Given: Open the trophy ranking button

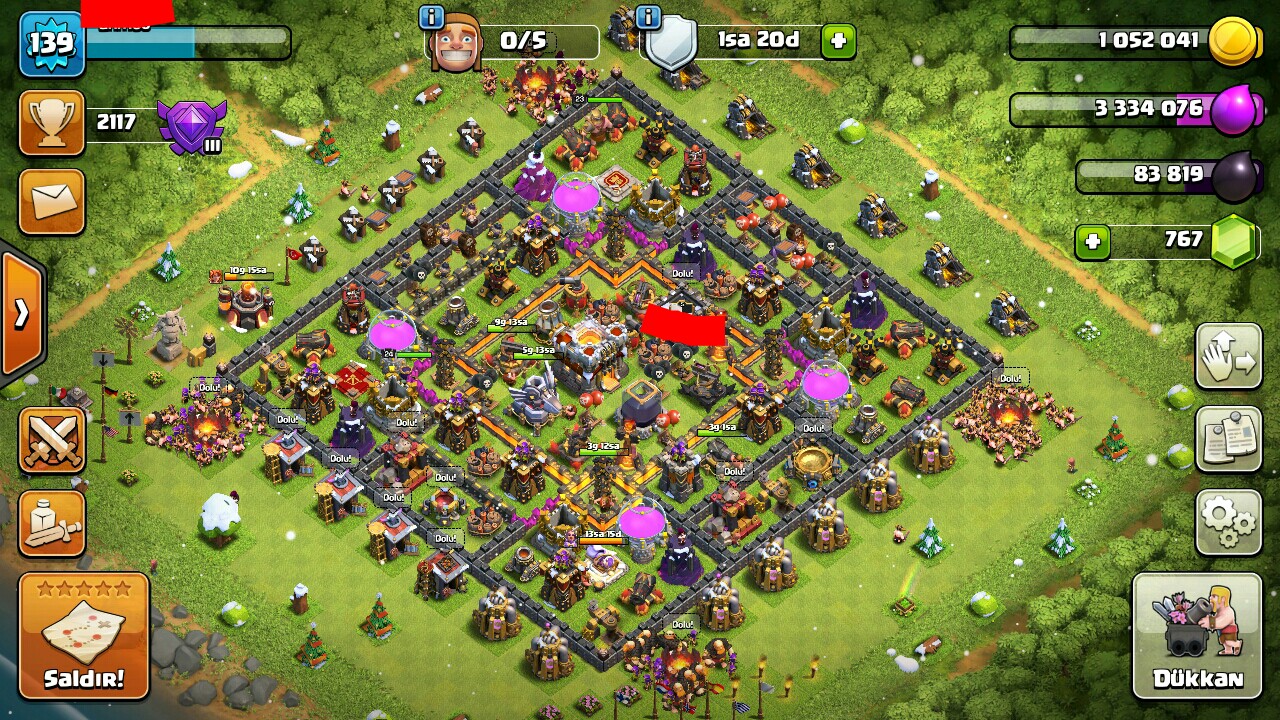Looking at the screenshot, I should (x=51, y=123).
